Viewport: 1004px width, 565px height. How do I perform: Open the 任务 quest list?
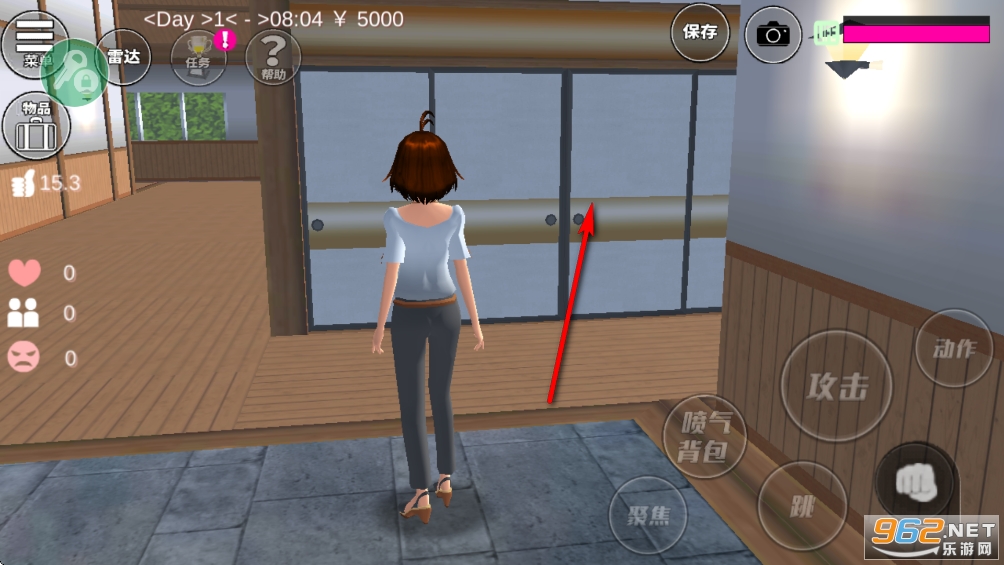[x=198, y=57]
